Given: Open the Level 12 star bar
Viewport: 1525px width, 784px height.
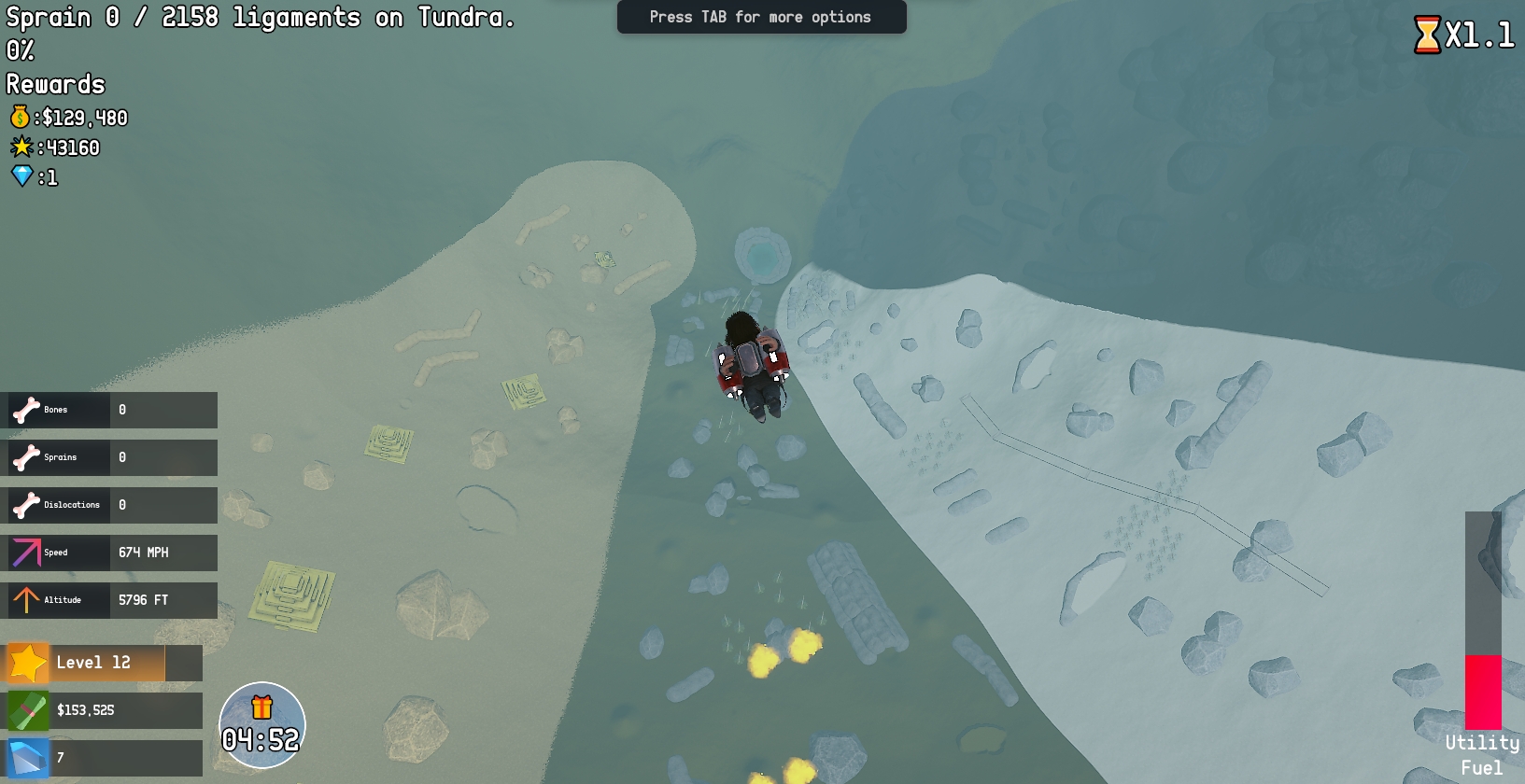Looking at the screenshot, I should [105, 663].
